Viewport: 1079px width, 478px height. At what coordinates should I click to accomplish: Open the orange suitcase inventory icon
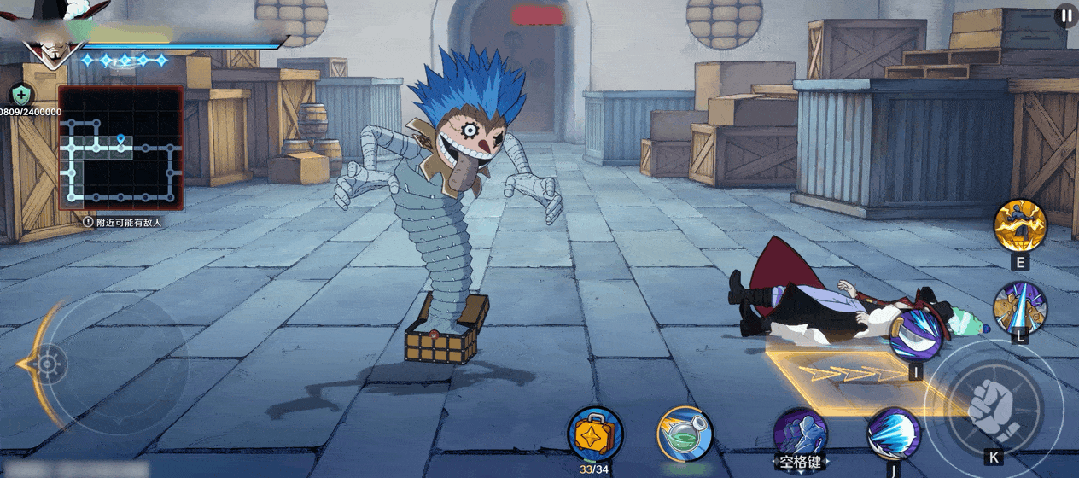coord(594,433)
